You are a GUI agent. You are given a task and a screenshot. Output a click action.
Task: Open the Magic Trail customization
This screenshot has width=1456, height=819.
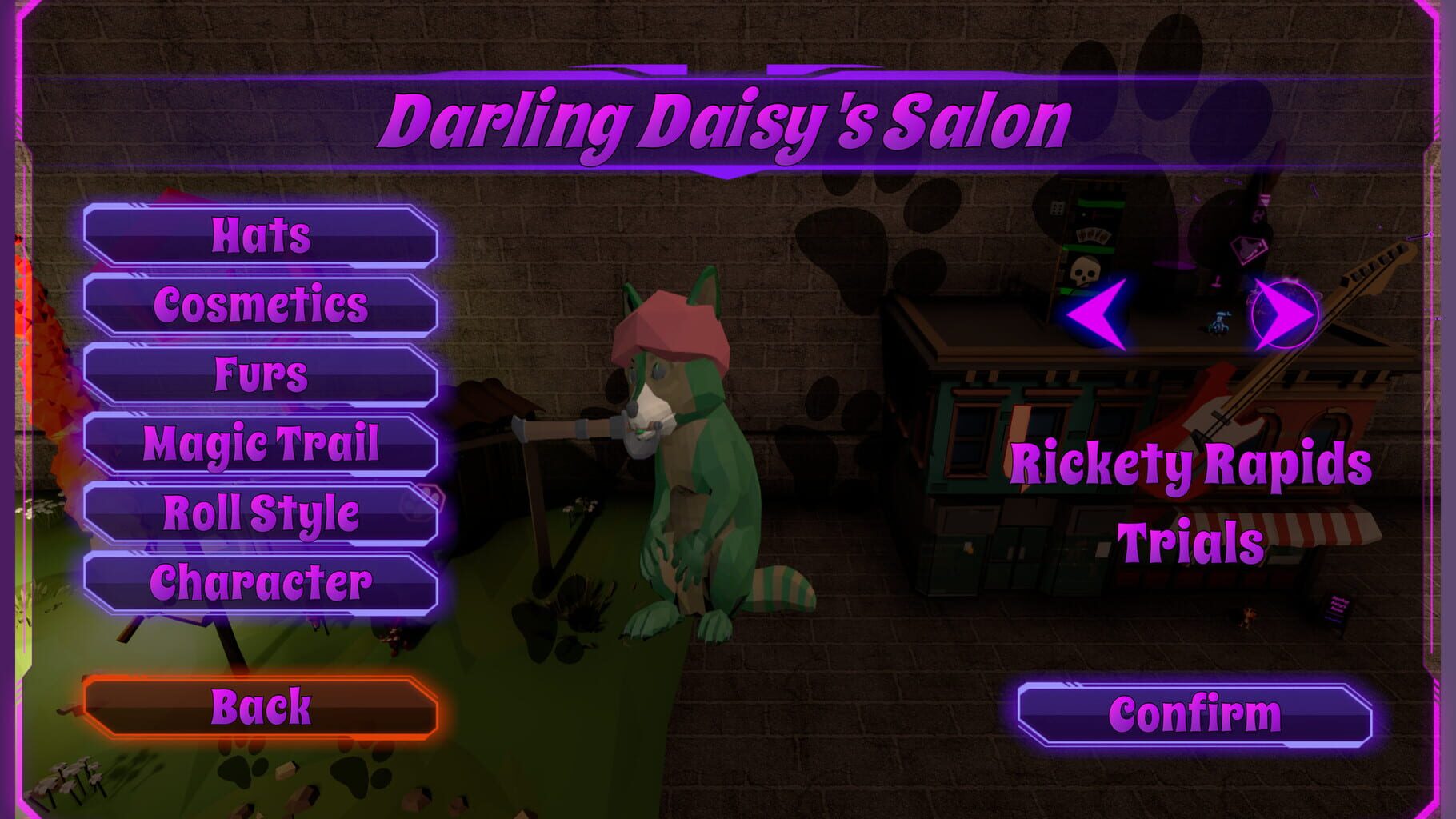click(260, 441)
